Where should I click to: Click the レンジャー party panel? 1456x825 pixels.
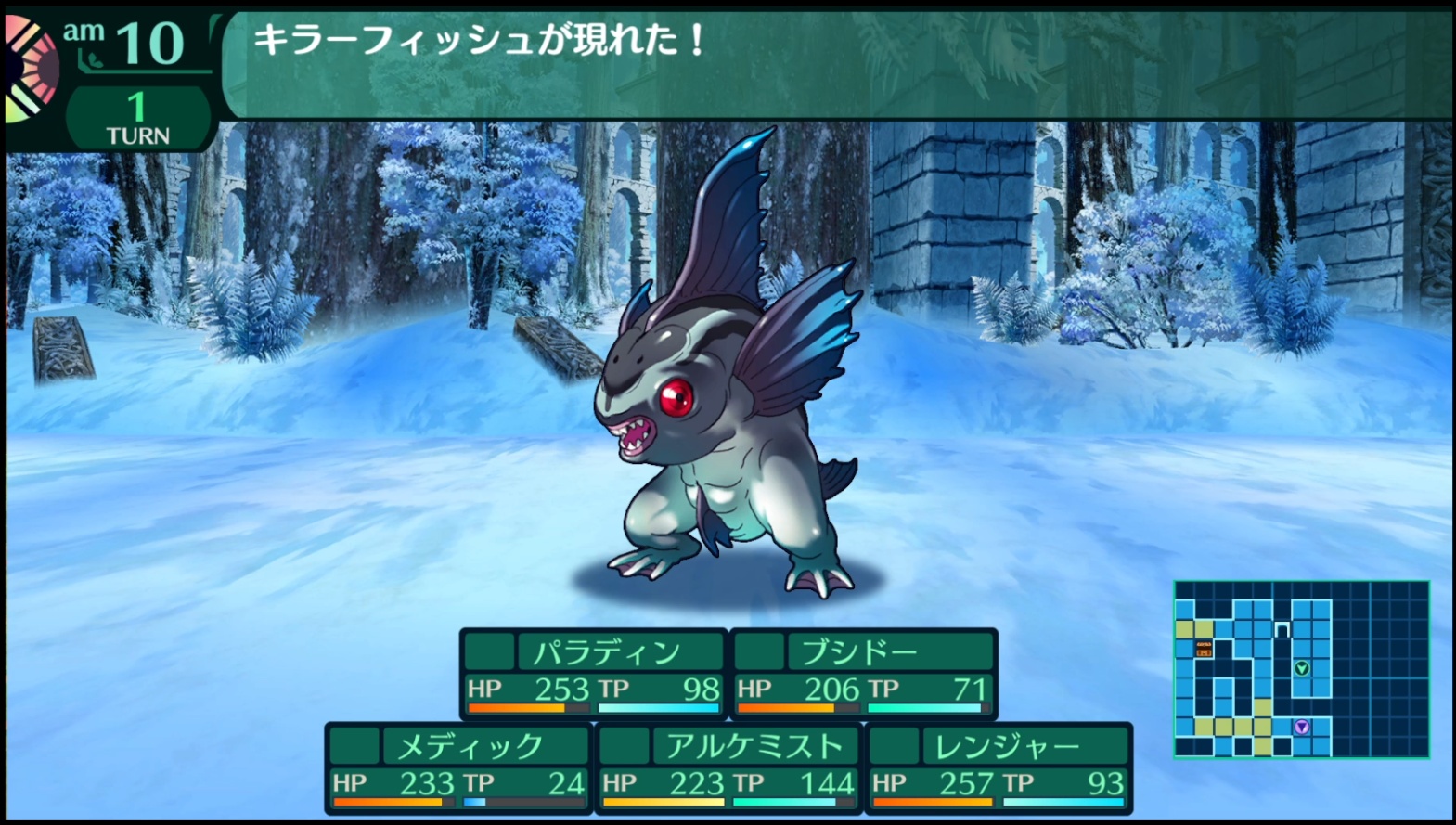[x=999, y=767]
